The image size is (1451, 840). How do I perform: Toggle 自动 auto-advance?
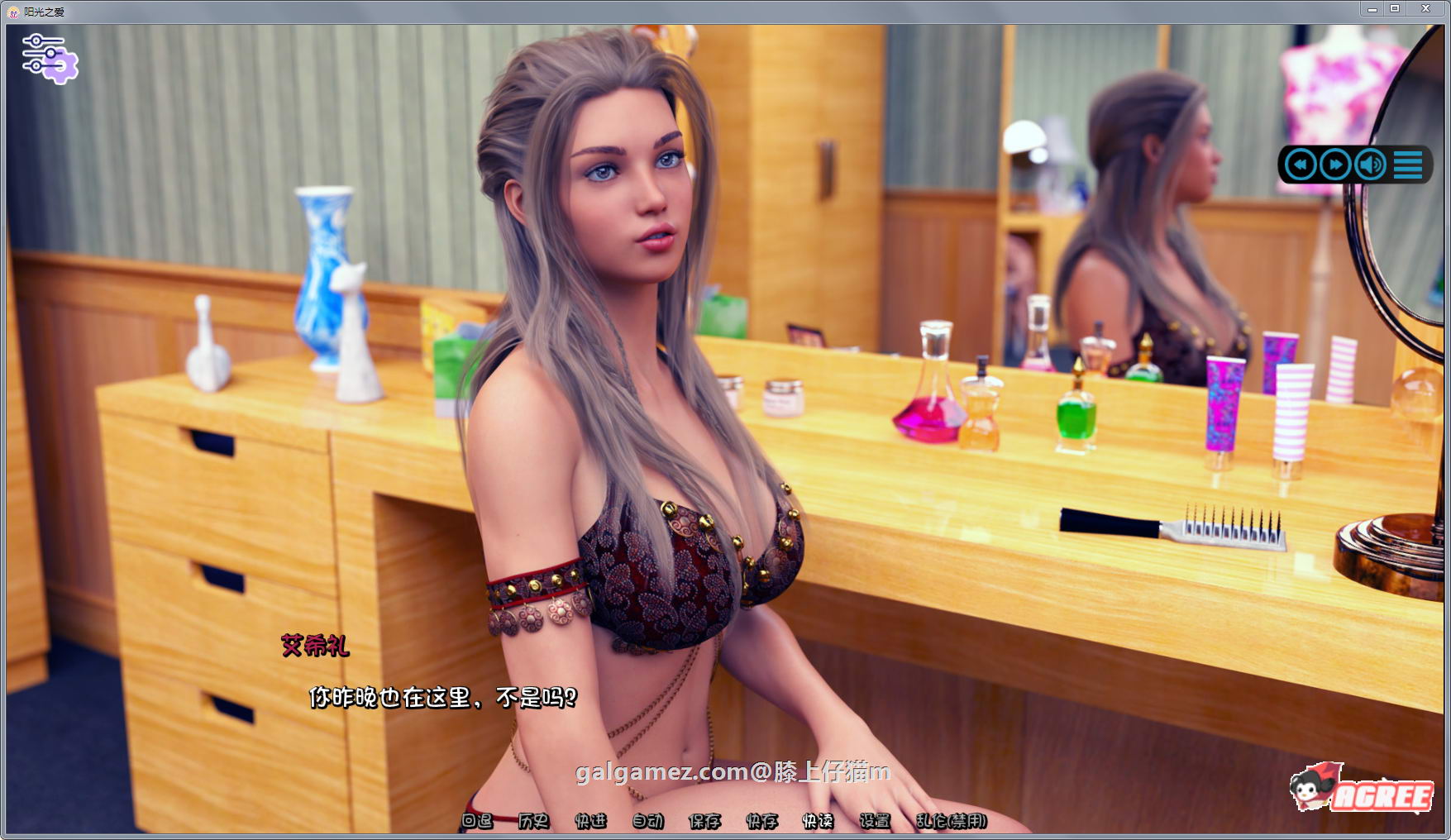[x=647, y=821]
